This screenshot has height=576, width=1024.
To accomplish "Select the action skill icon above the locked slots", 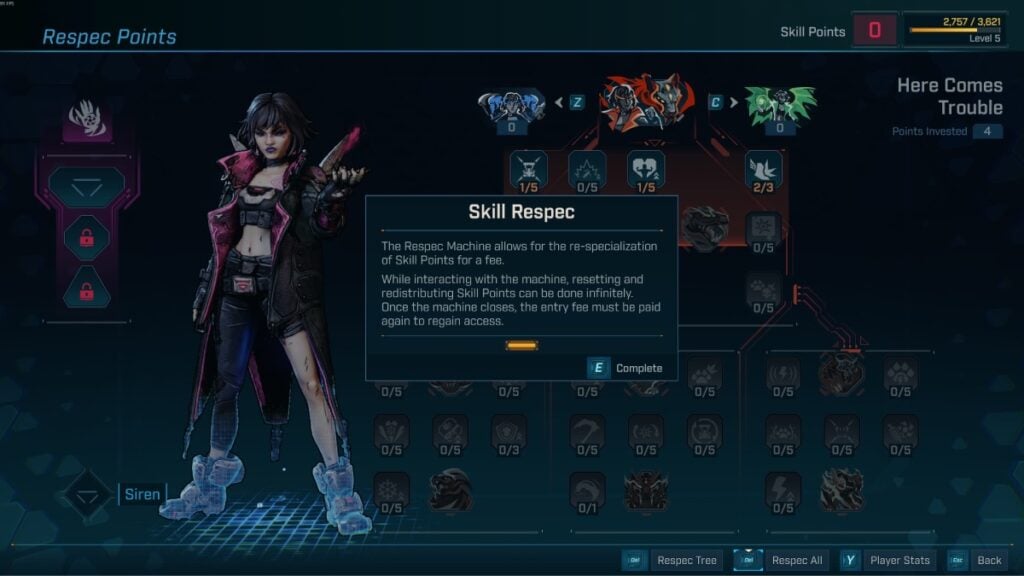I will tap(88, 187).
